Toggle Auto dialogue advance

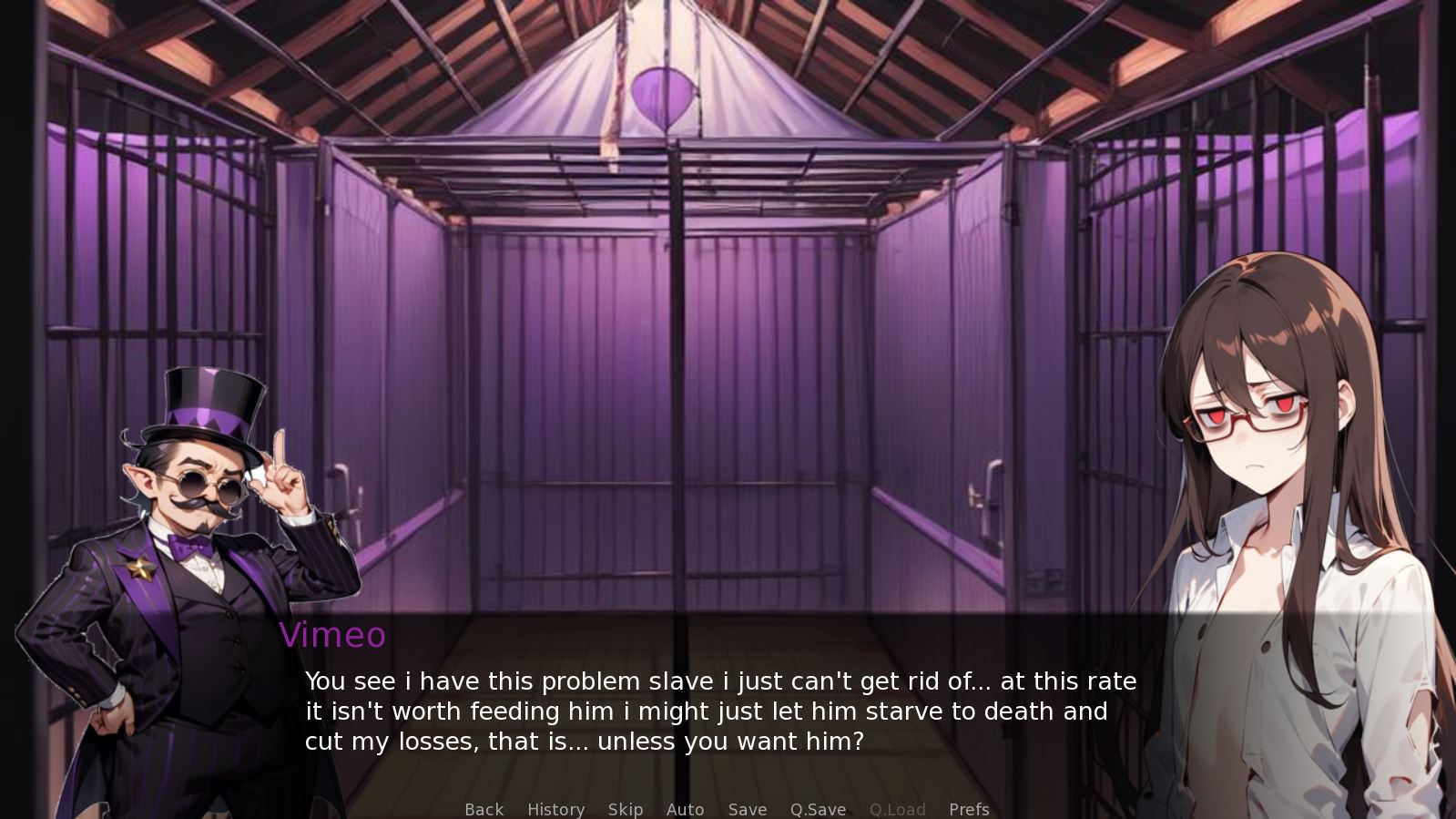pos(685,809)
